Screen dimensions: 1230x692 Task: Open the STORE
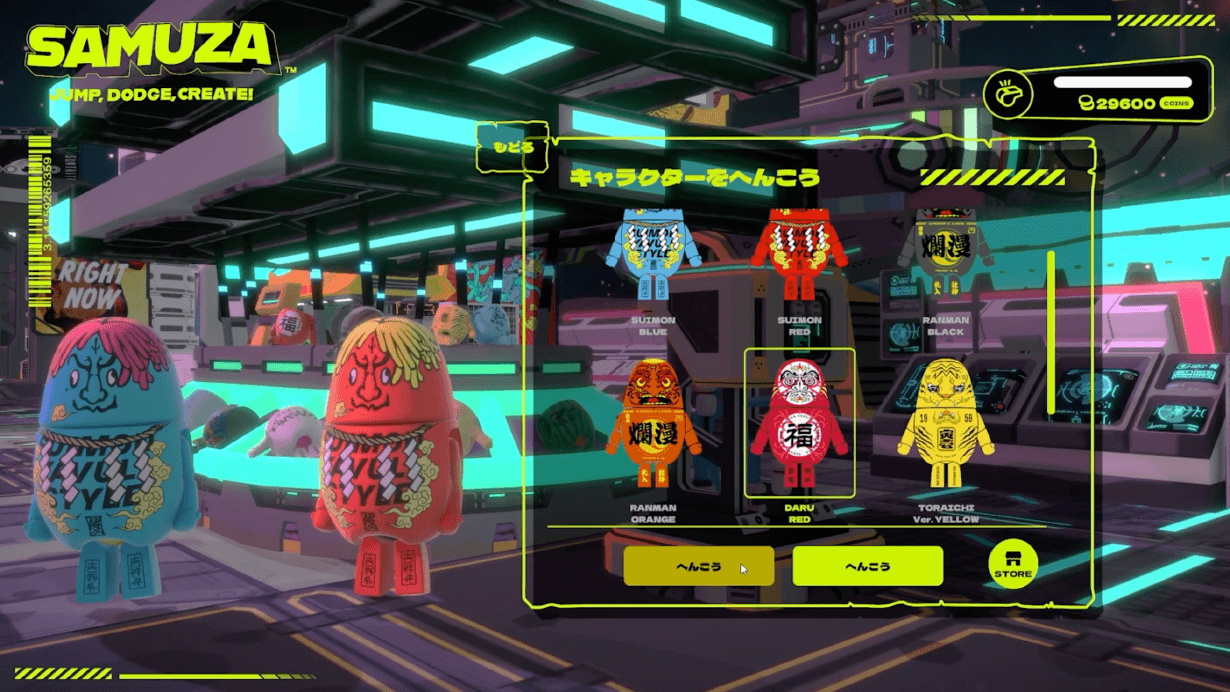coord(1012,565)
